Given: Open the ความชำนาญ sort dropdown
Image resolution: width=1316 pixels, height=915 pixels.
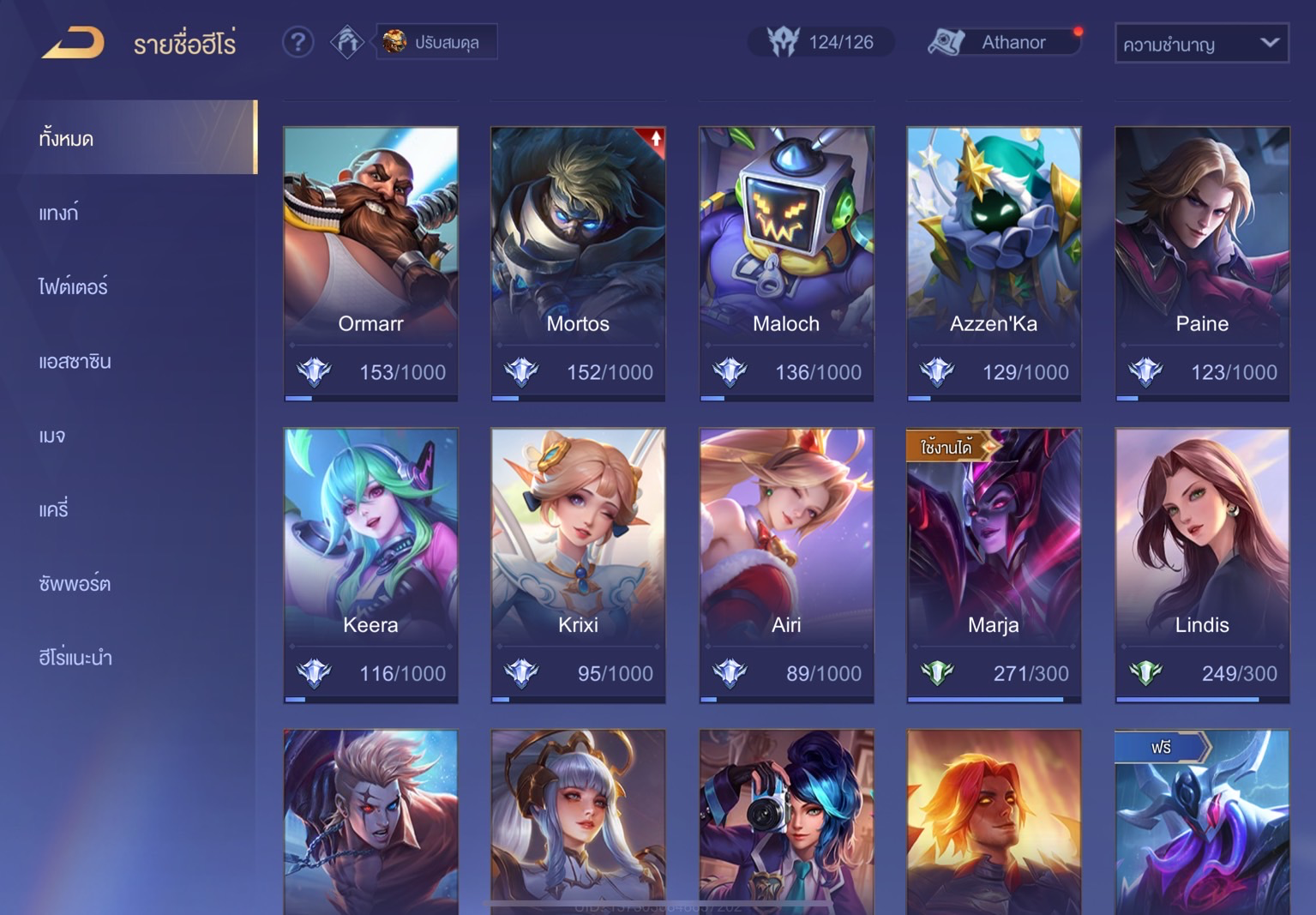Looking at the screenshot, I should [x=1201, y=44].
